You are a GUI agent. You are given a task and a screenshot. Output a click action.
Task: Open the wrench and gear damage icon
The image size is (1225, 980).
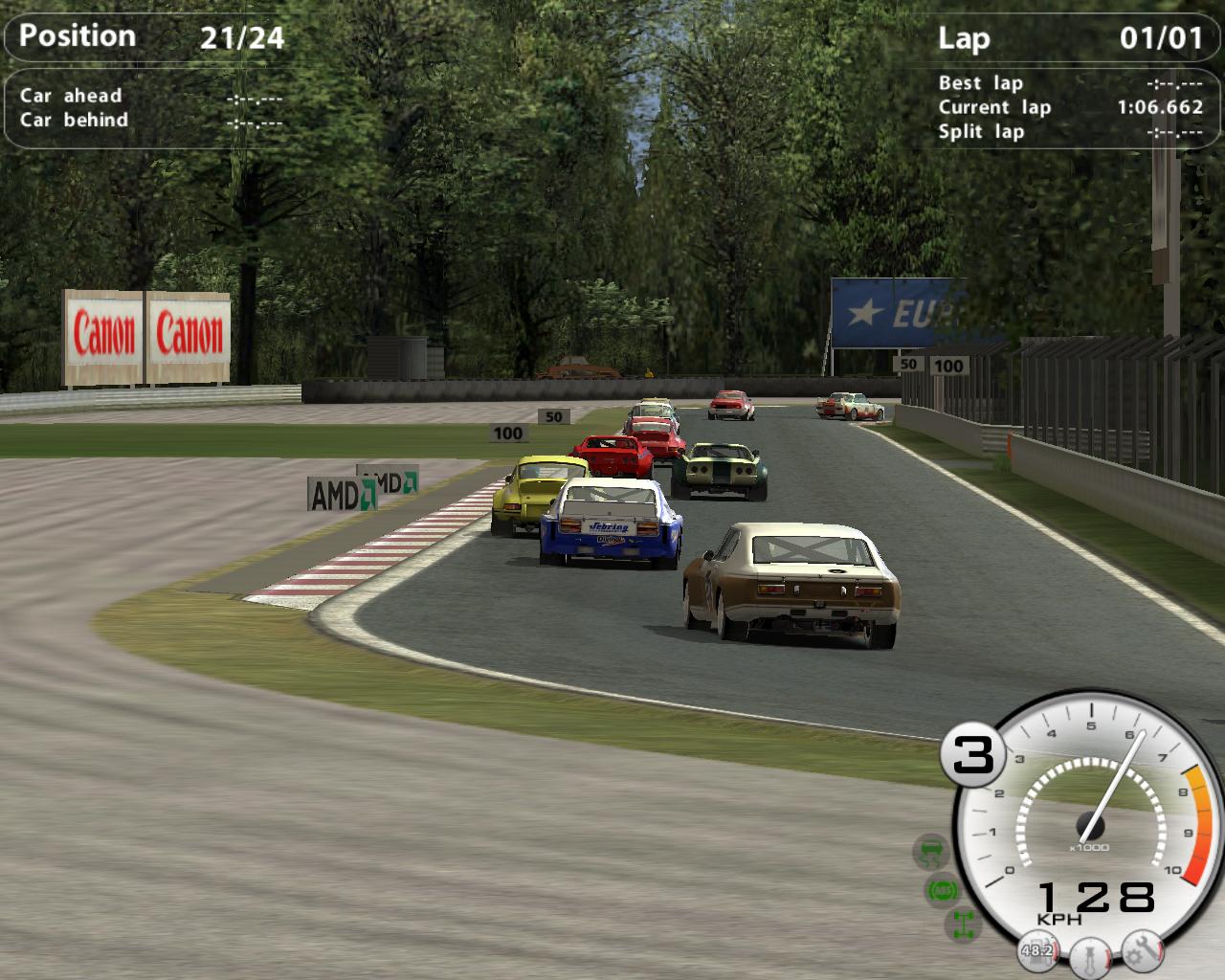point(1142,948)
